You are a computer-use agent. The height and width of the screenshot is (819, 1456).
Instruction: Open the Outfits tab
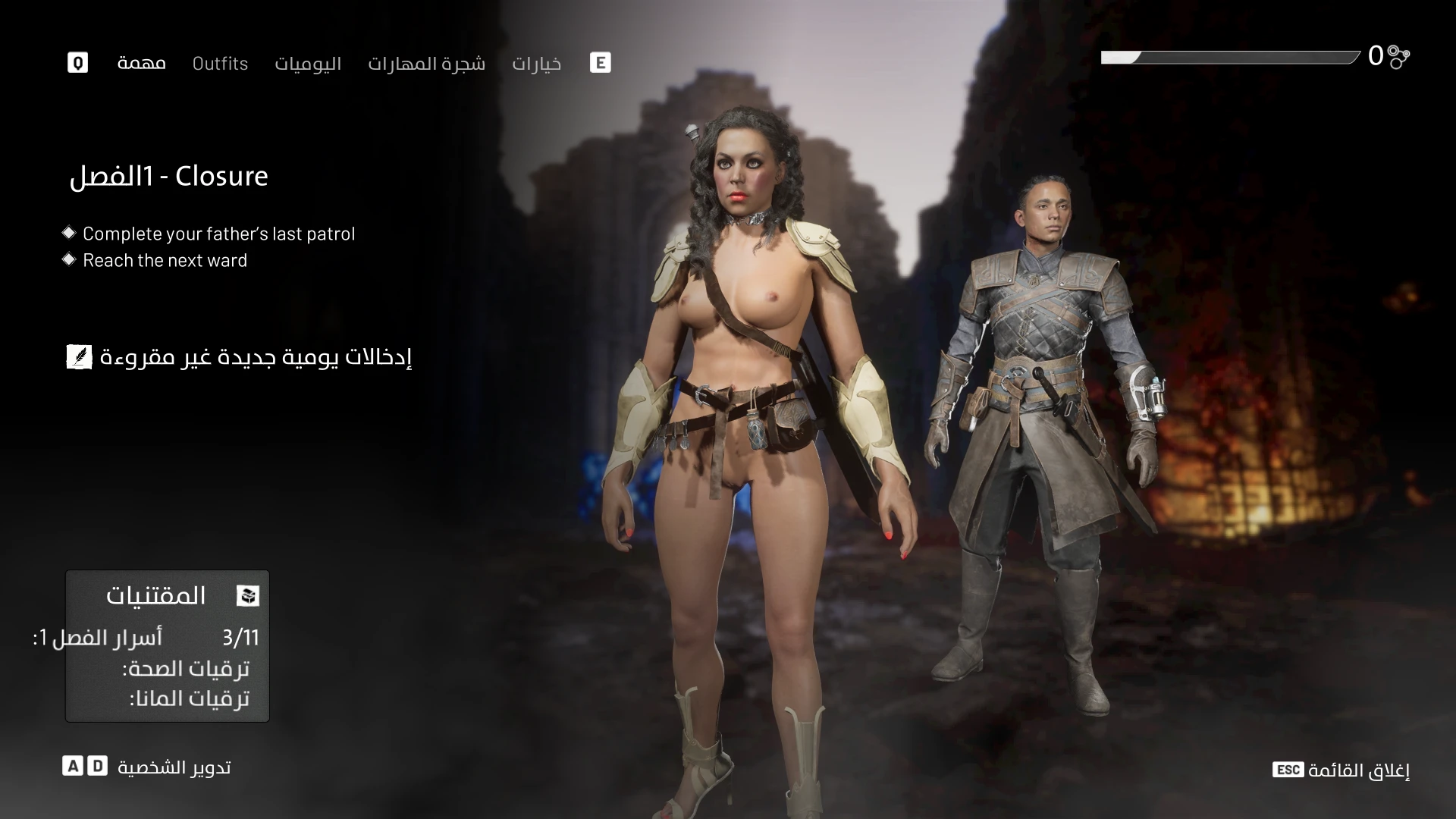220,63
